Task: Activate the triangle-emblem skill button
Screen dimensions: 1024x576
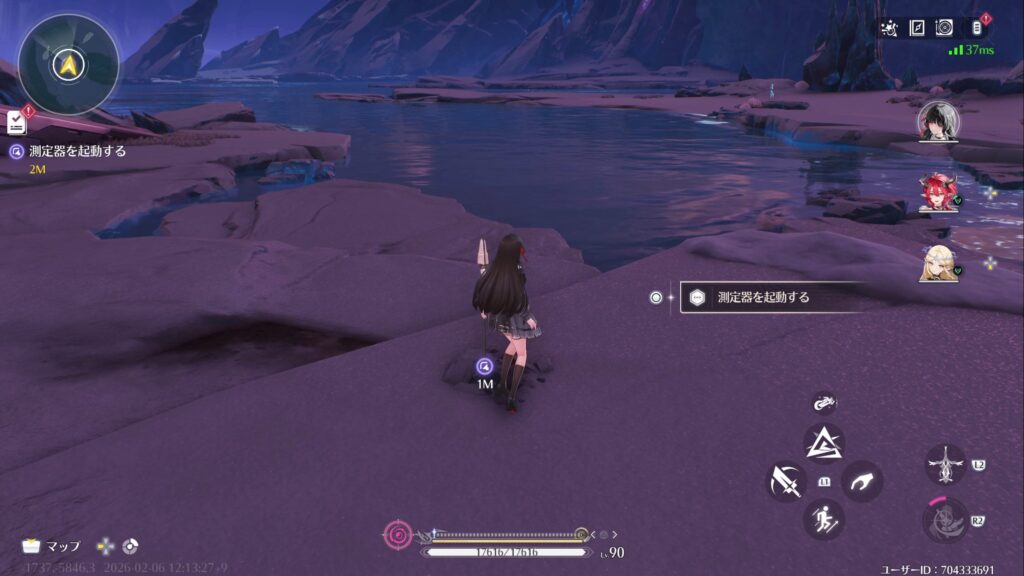Action: click(x=824, y=443)
